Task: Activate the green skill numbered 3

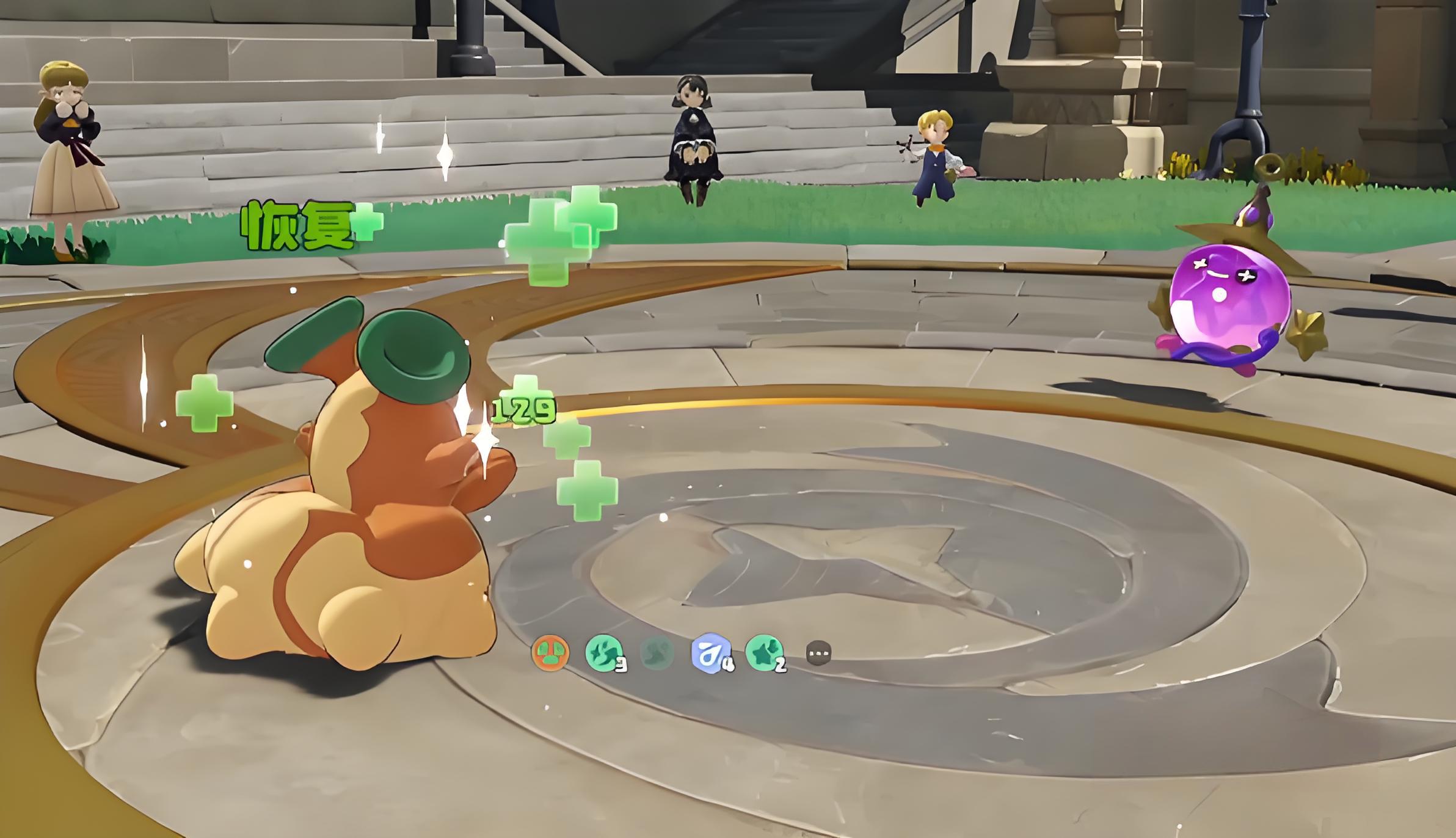Action: coord(604,653)
